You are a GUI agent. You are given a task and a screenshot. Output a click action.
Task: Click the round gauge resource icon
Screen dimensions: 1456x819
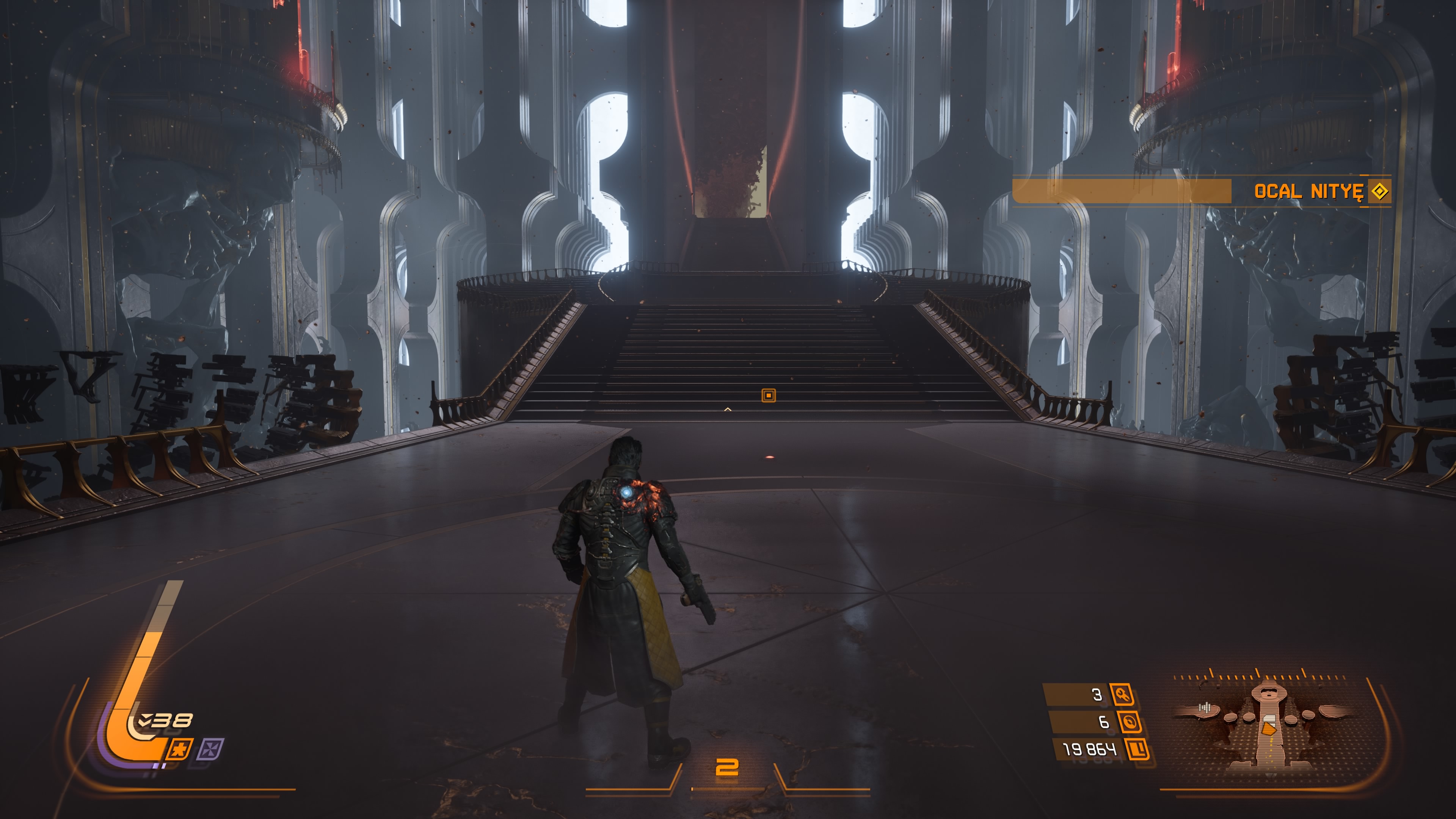[1130, 722]
